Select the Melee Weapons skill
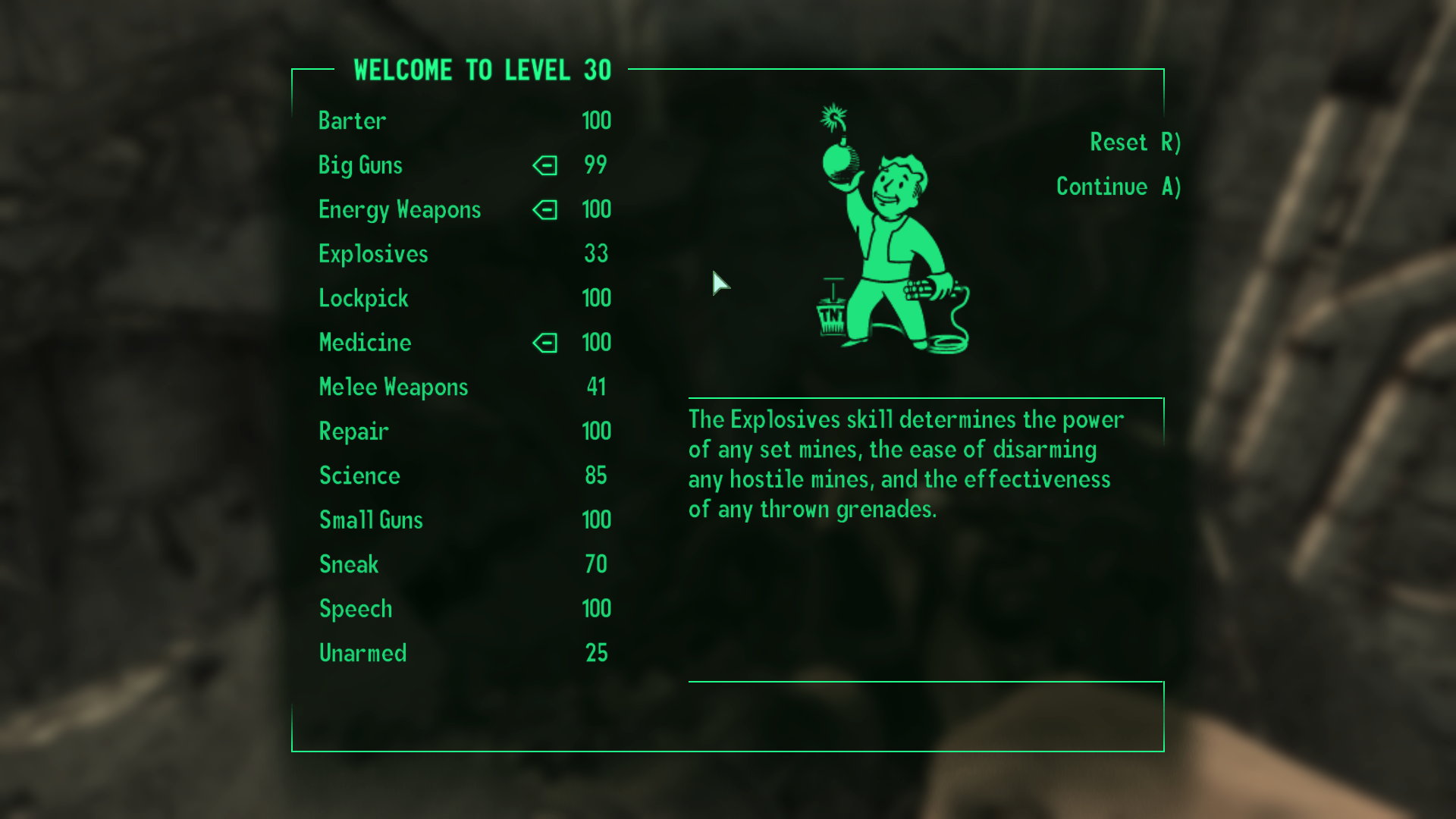 394,388
